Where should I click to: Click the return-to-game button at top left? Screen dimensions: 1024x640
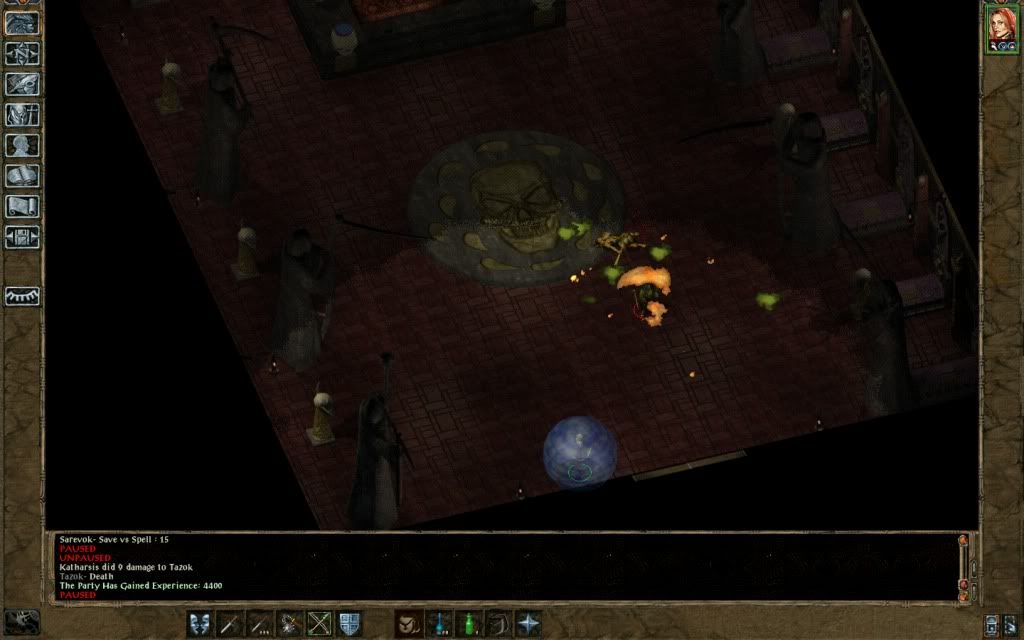tap(22, 23)
